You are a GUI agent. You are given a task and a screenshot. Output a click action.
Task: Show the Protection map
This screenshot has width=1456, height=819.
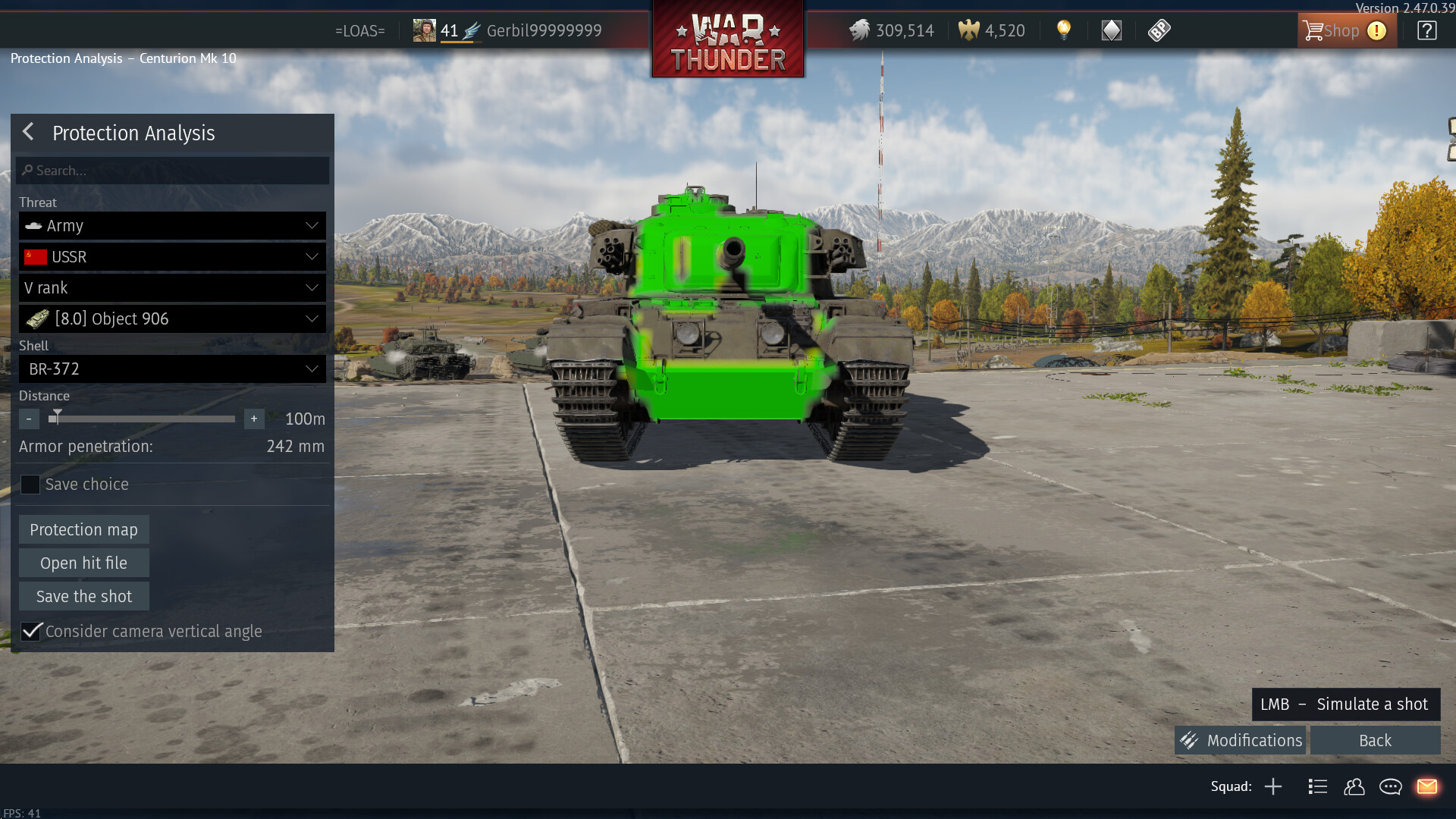point(83,529)
